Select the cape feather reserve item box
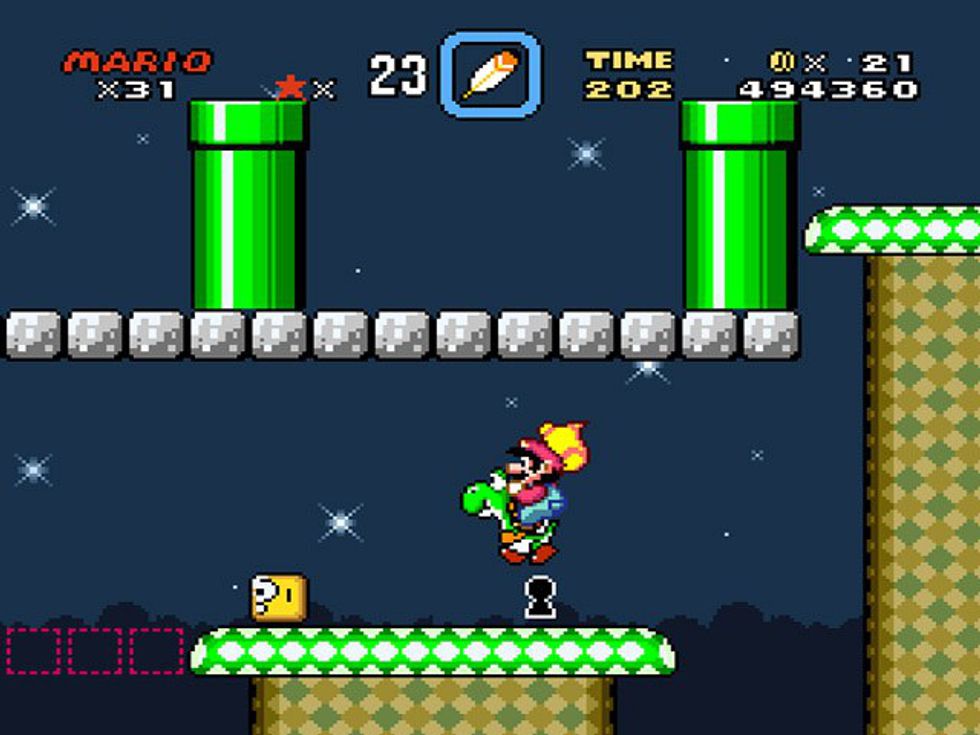The width and height of the screenshot is (980, 735). coord(490,74)
